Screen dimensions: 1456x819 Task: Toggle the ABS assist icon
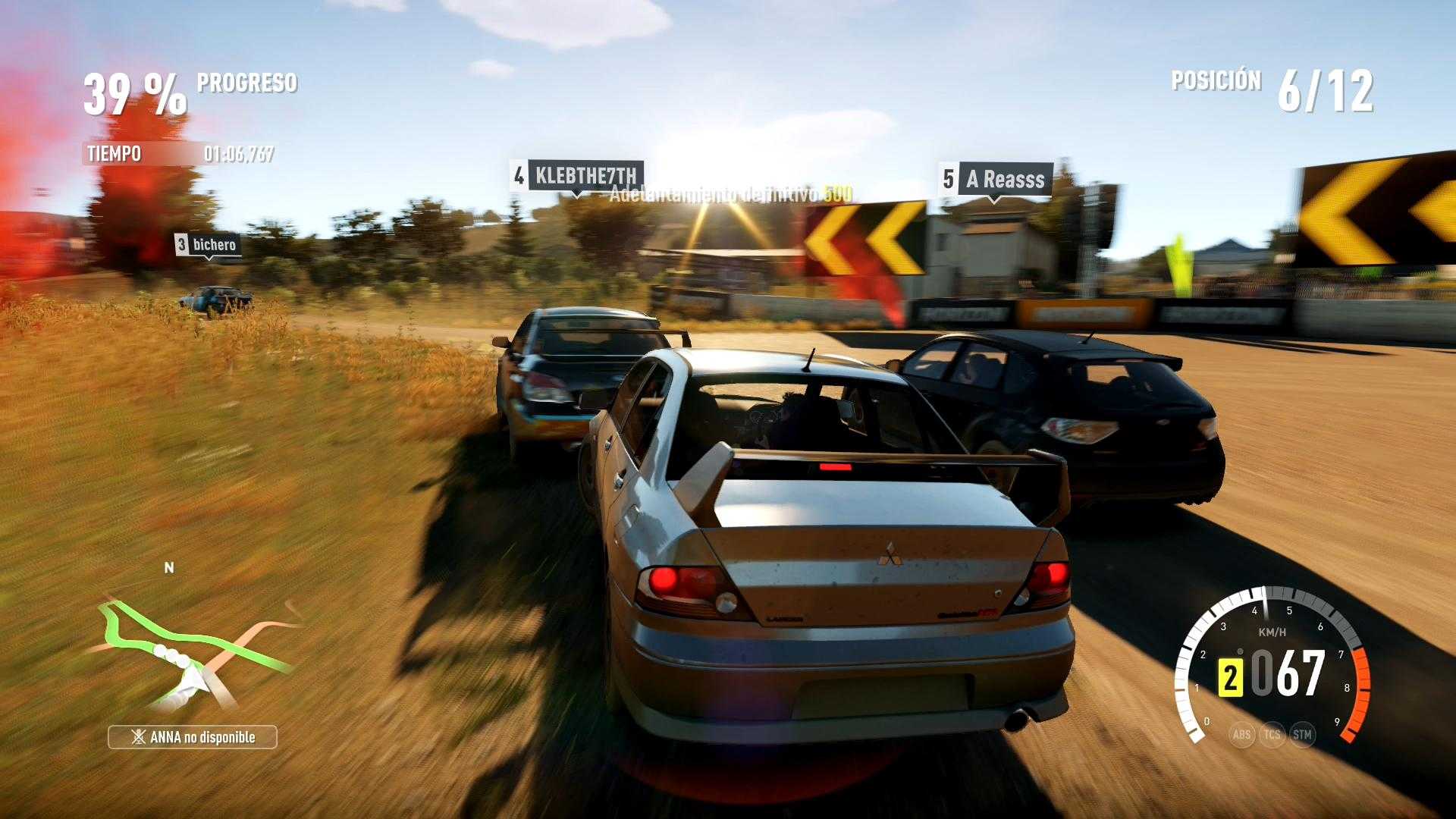(1241, 734)
